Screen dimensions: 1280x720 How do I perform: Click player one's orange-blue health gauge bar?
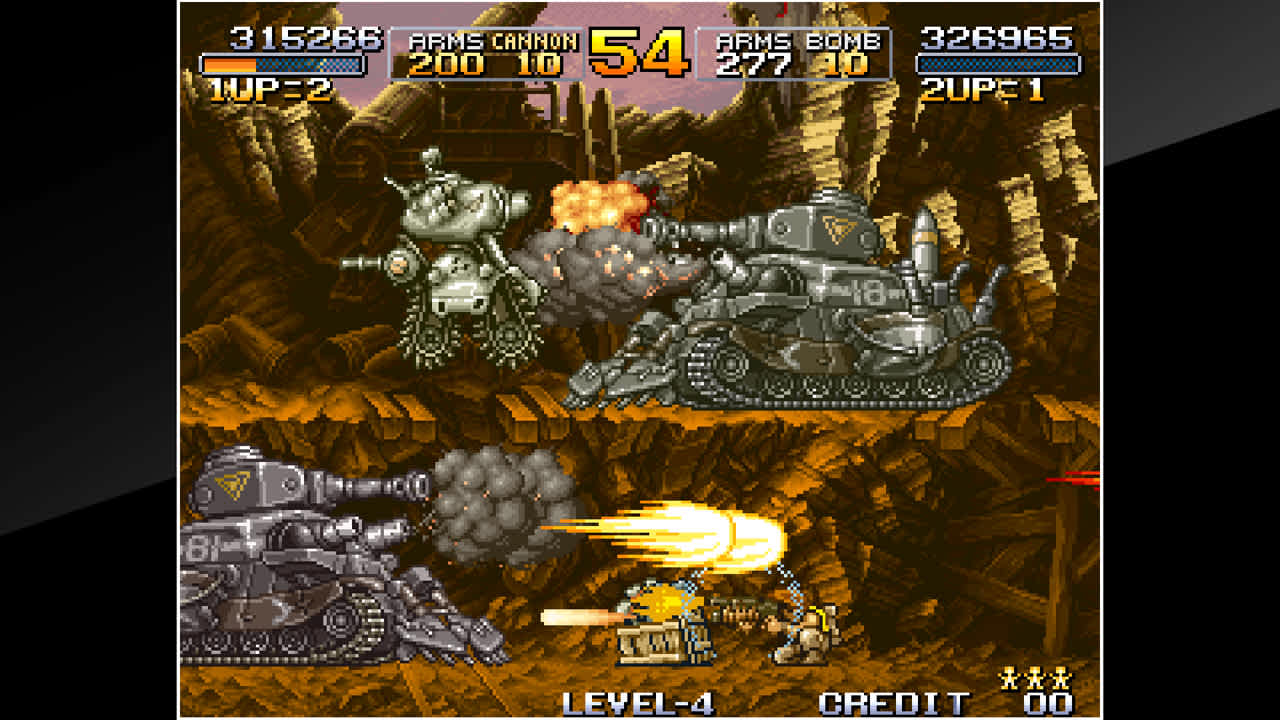[283, 64]
